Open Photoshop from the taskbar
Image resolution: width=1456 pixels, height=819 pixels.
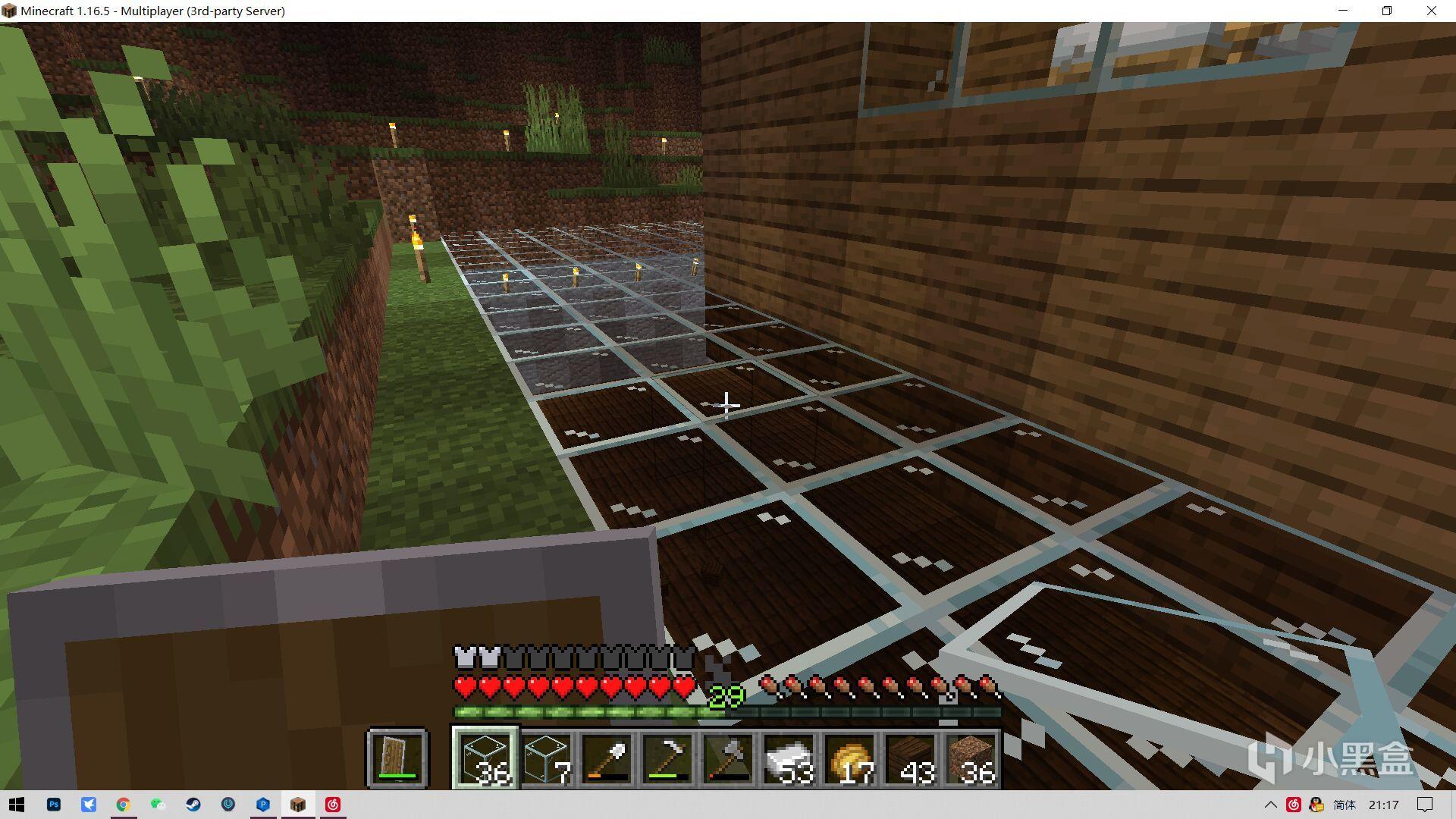(x=53, y=805)
